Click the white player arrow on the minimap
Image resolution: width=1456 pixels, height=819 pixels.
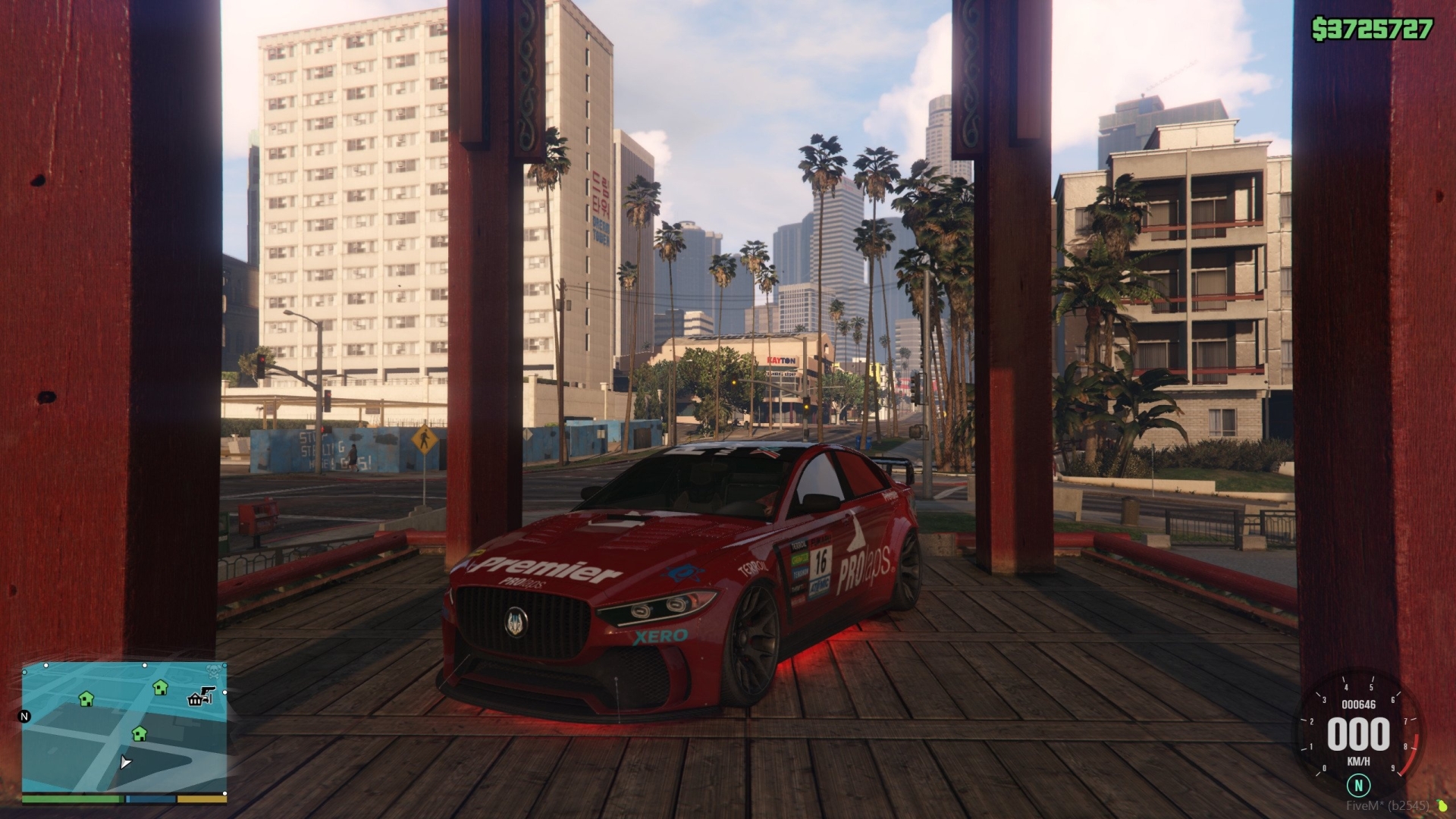(125, 761)
